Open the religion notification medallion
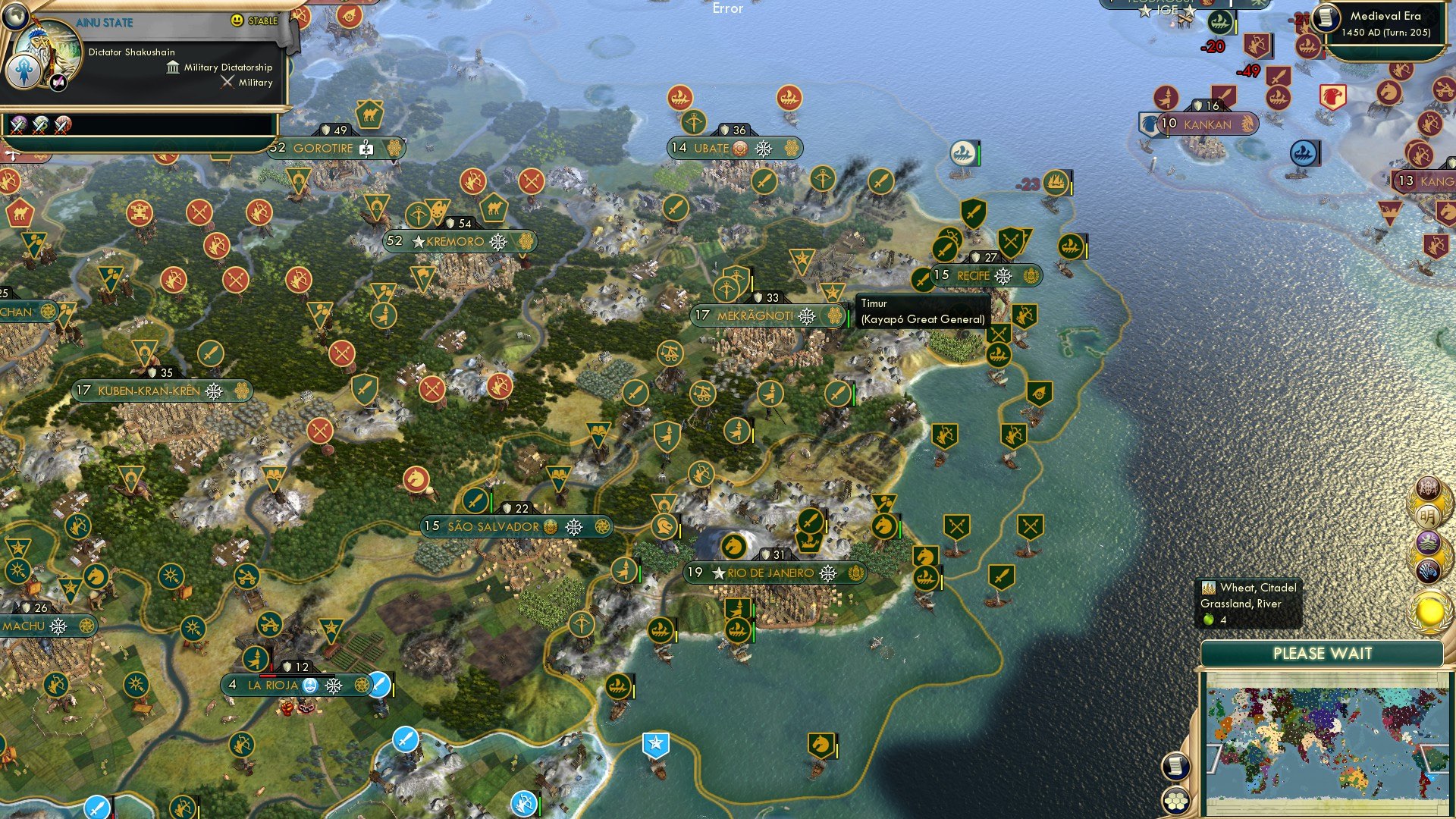The width and height of the screenshot is (1456, 819). tap(1429, 541)
